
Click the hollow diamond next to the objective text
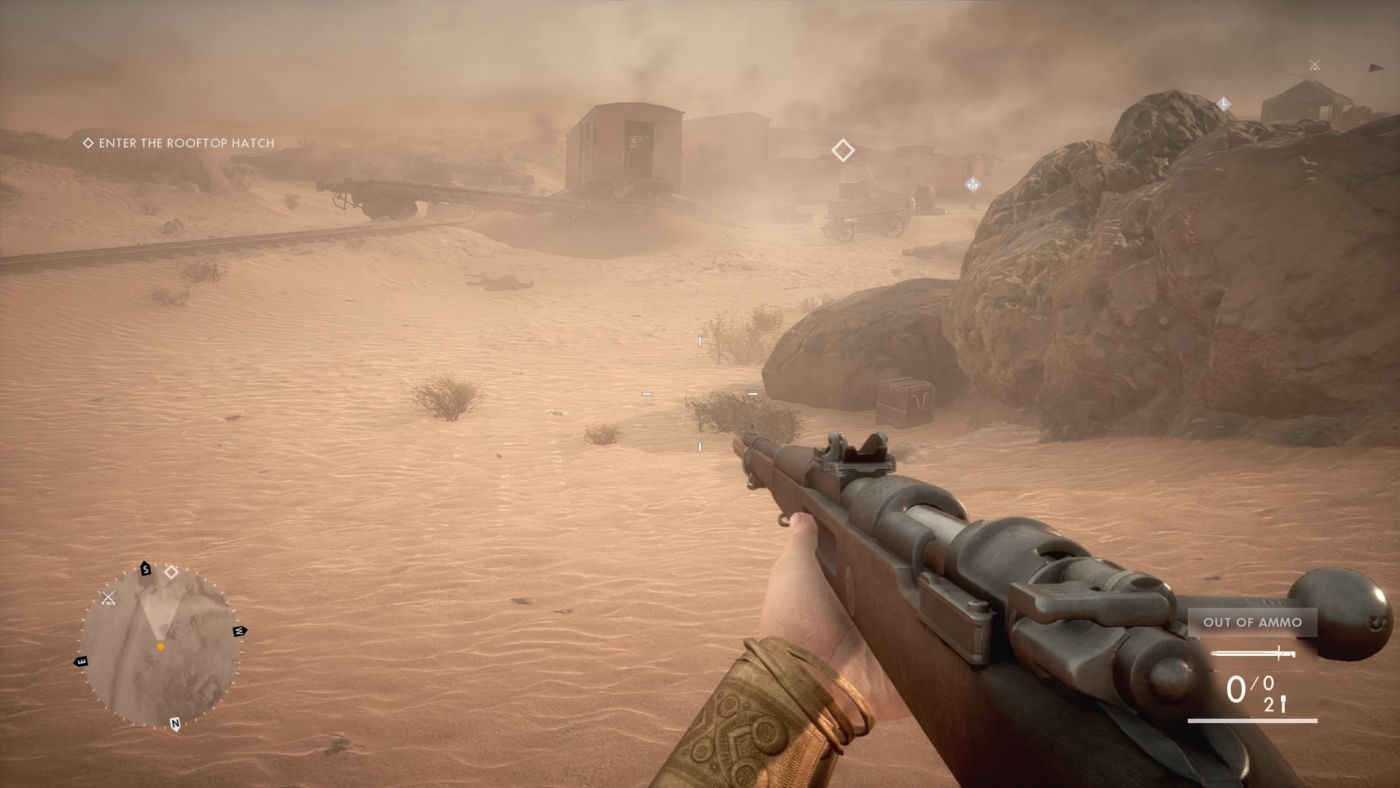point(86,142)
